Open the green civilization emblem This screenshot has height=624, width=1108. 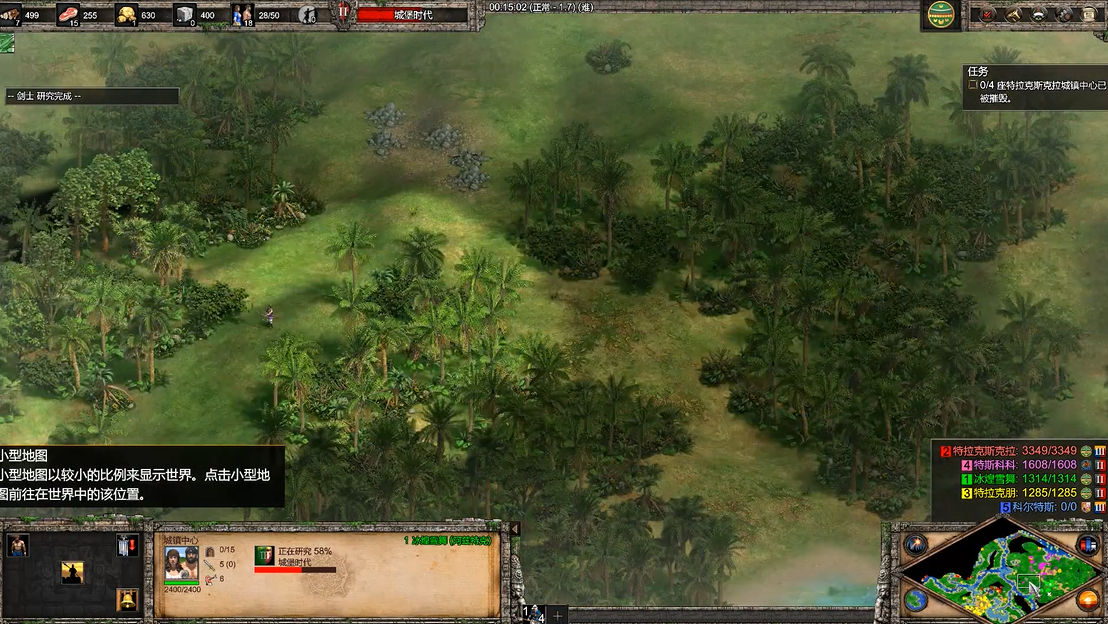(939, 14)
